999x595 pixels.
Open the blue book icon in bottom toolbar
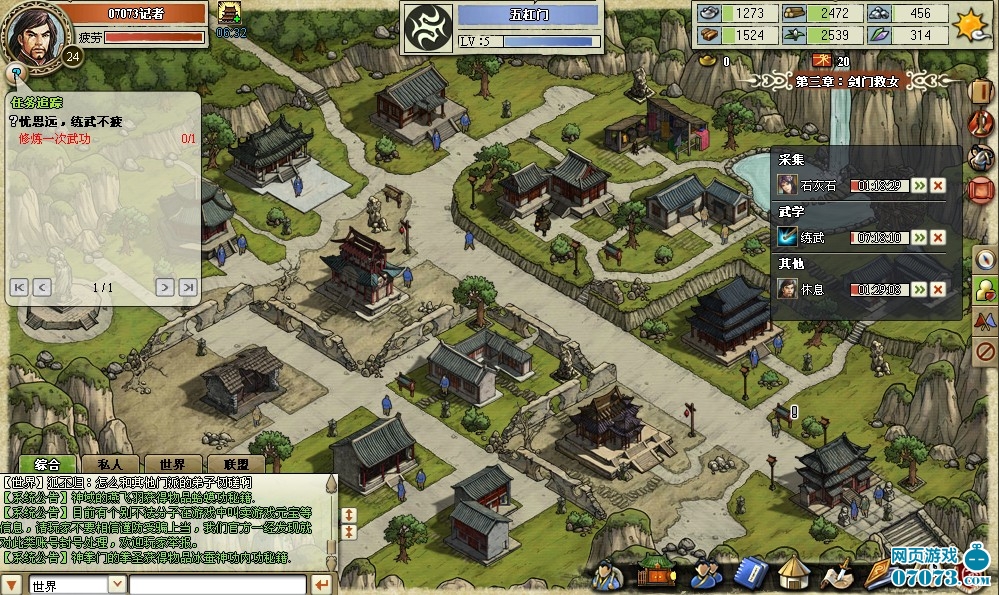tap(752, 574)
